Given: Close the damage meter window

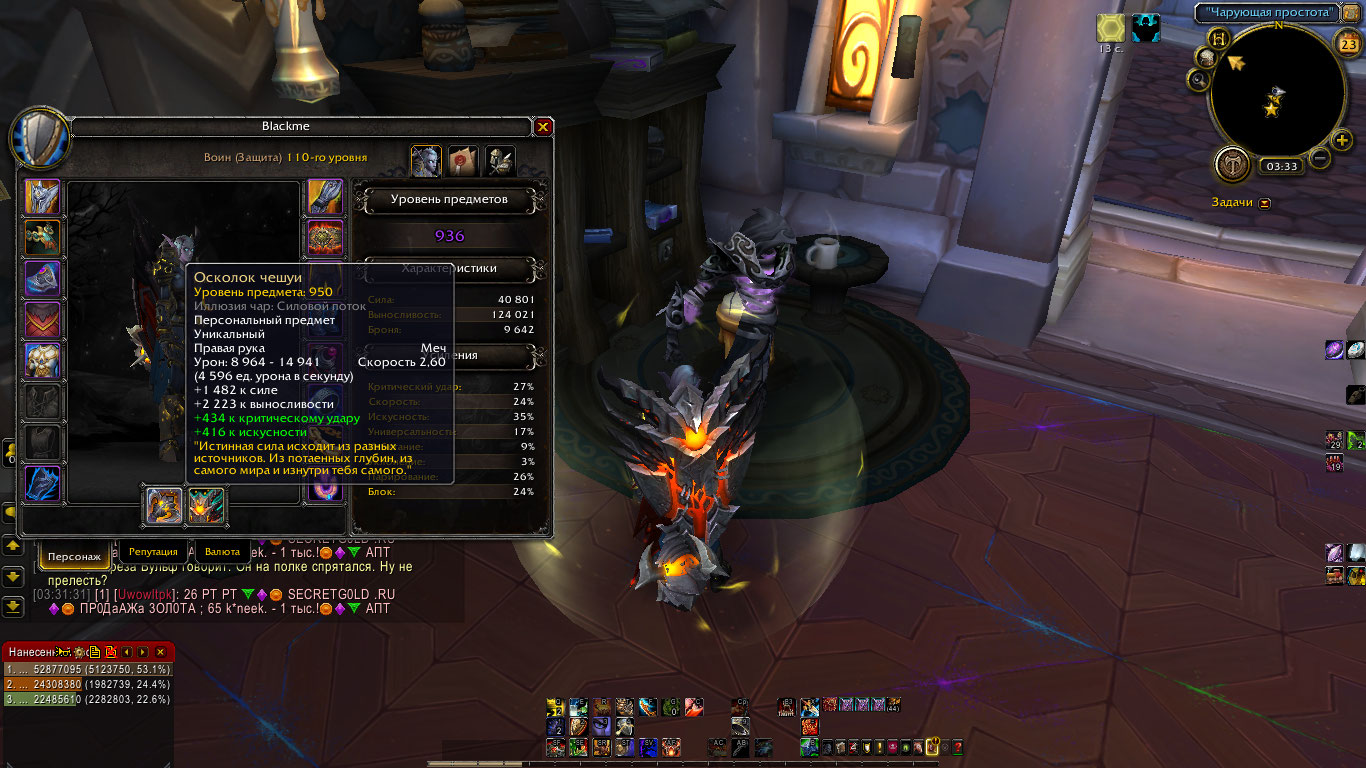Looking at the screenshot, I should coord(160,652).
